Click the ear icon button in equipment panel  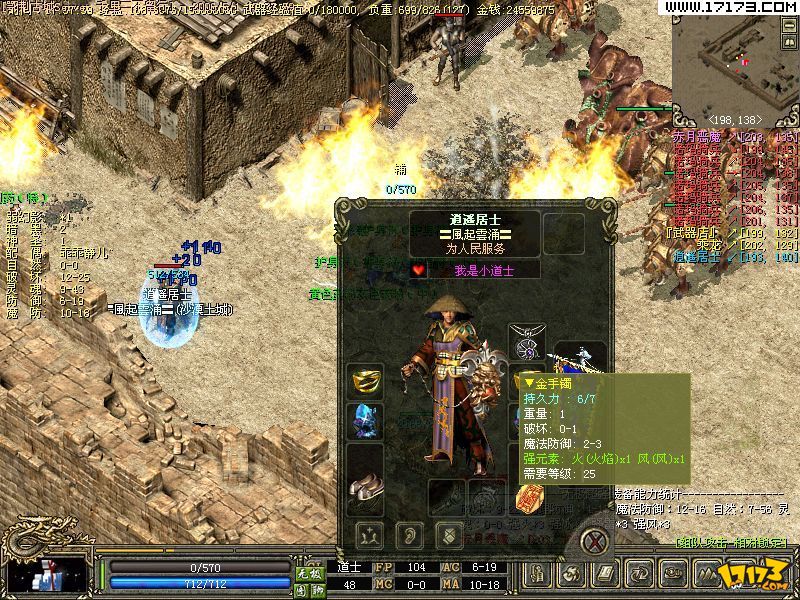[x=408, y=534]
